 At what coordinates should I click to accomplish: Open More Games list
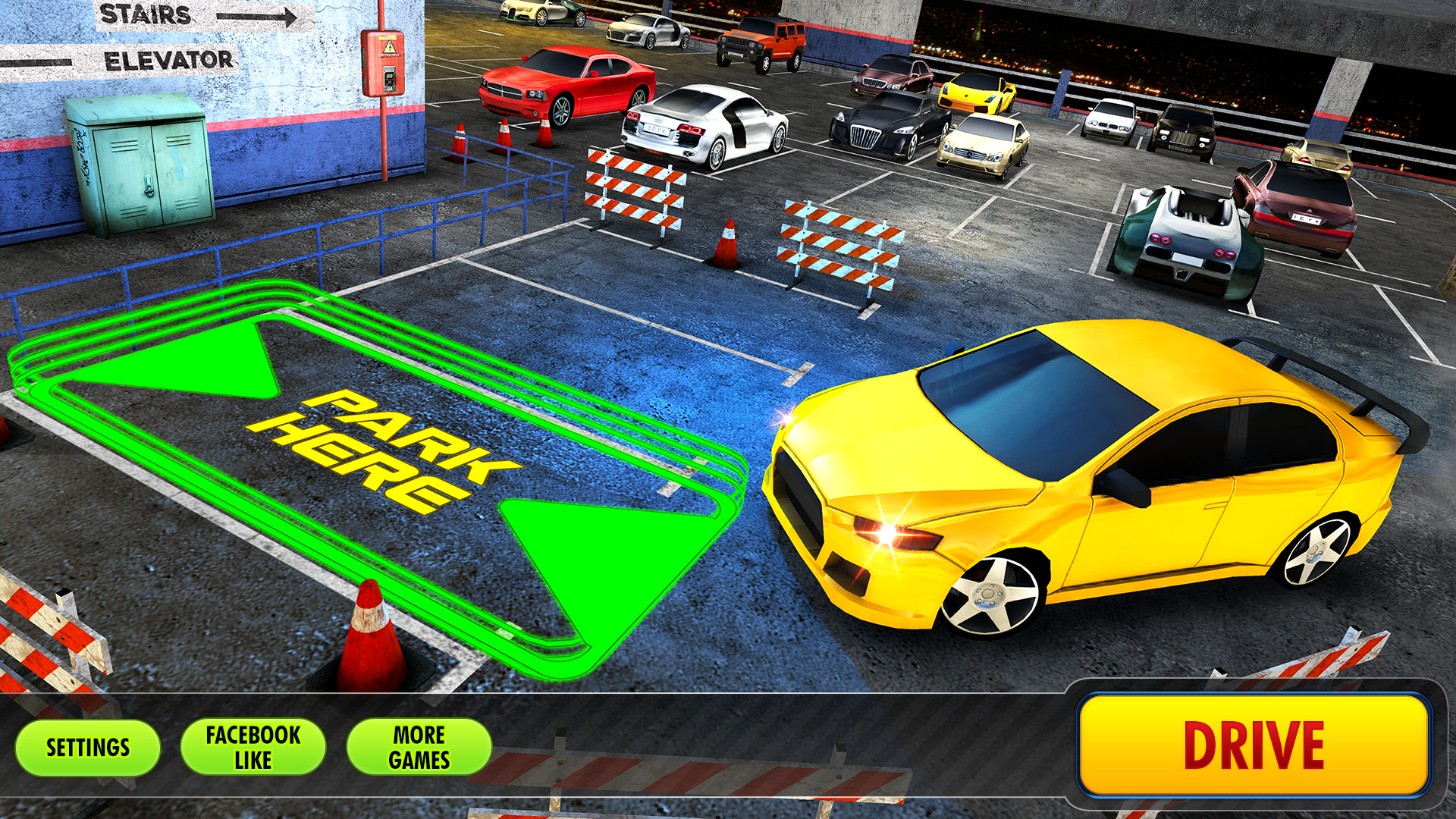[x=421, y=746]
